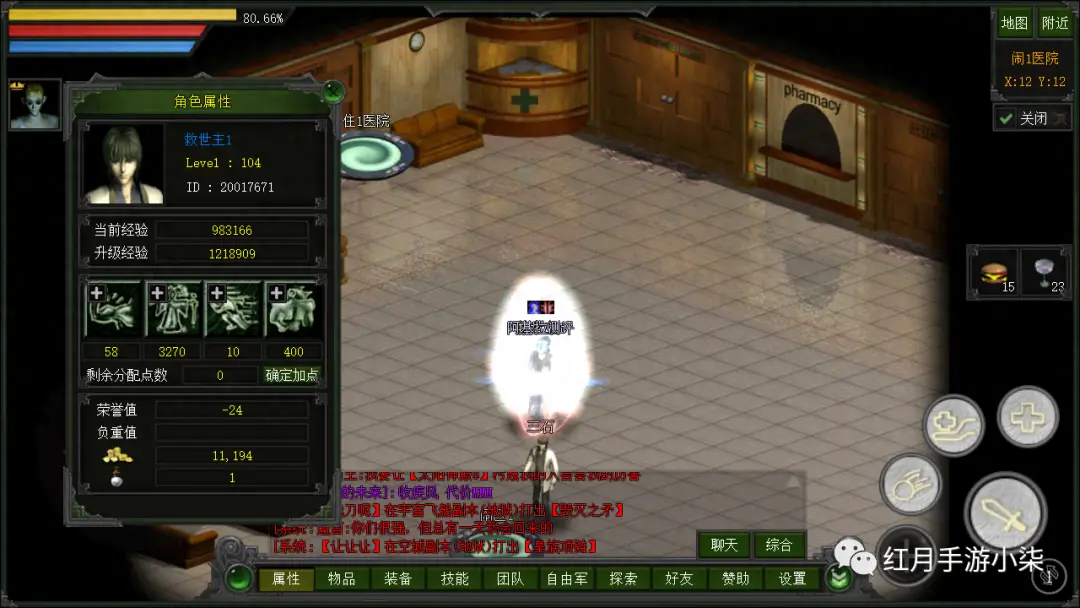Switch to the 物品 items tab

point(342,579)
